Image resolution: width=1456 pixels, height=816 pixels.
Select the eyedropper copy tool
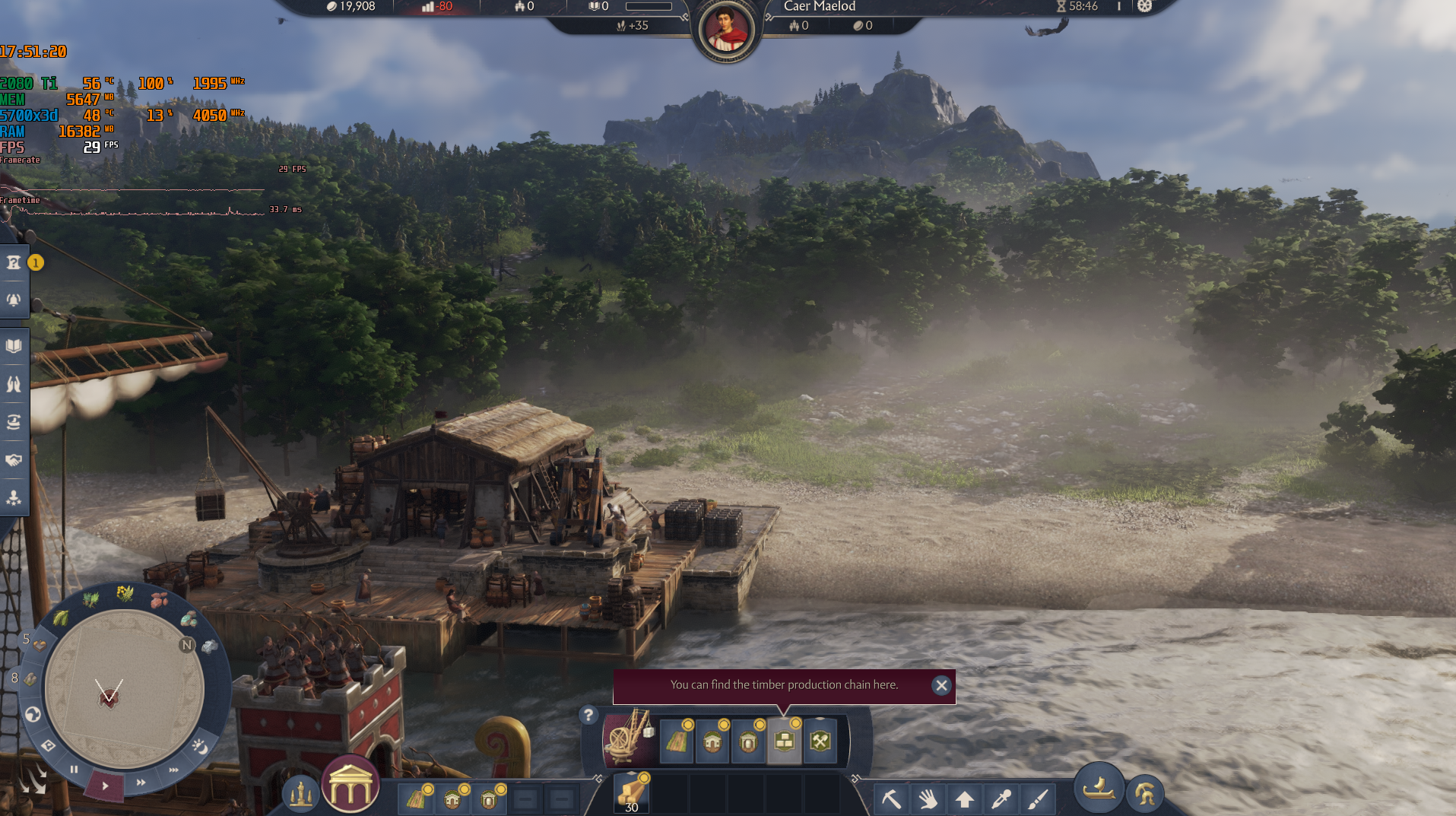coord(1001,799)
